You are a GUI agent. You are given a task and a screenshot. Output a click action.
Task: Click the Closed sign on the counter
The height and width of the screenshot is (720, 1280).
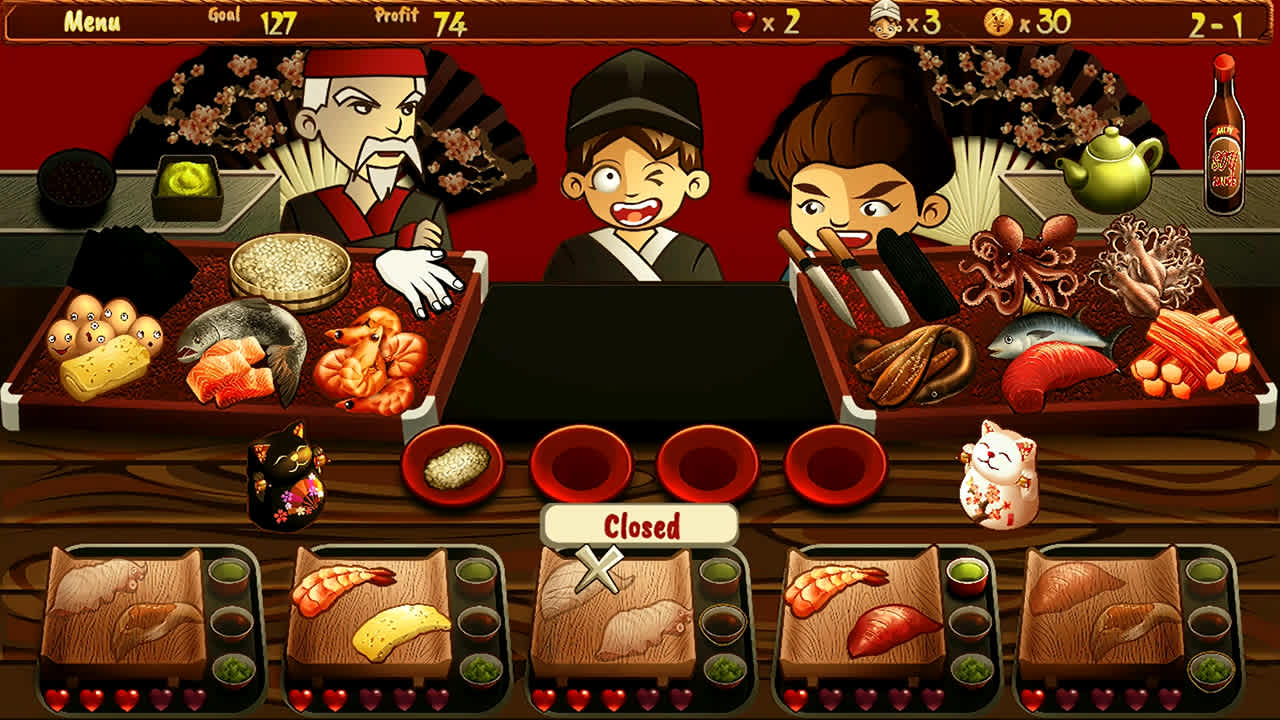point(641,524)
